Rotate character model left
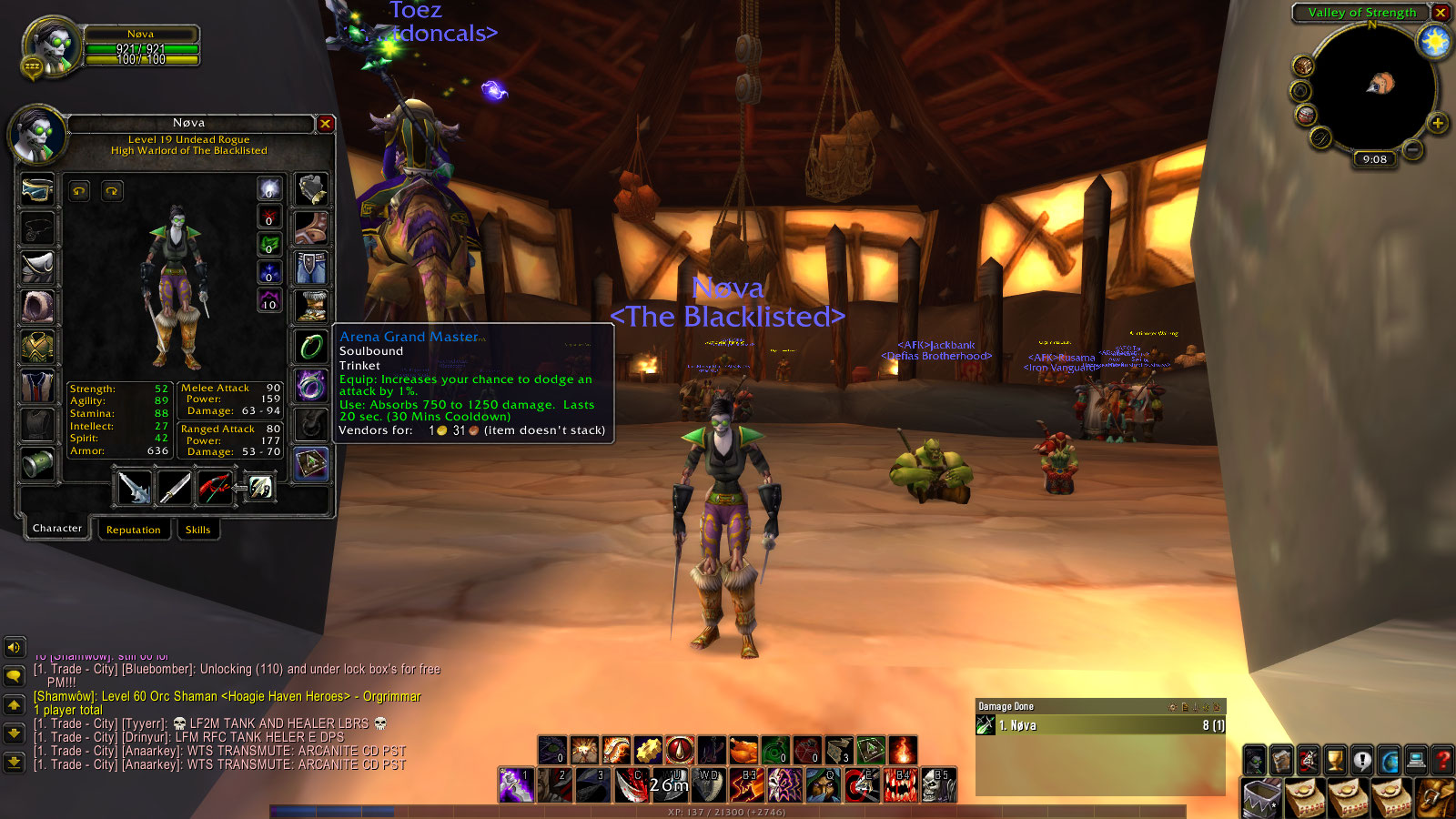The image size is (1456, 819). click(x=80, y=191)
